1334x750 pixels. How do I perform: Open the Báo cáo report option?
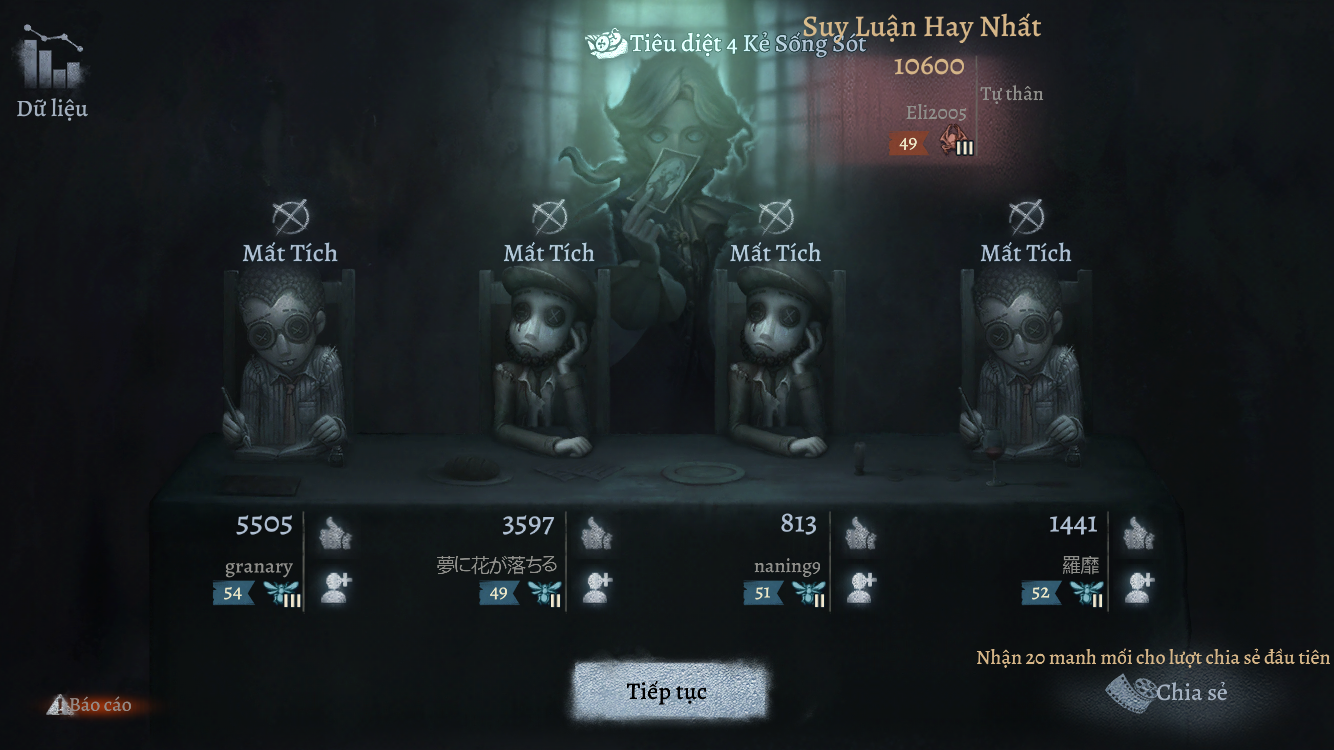[x=91, y=705]
